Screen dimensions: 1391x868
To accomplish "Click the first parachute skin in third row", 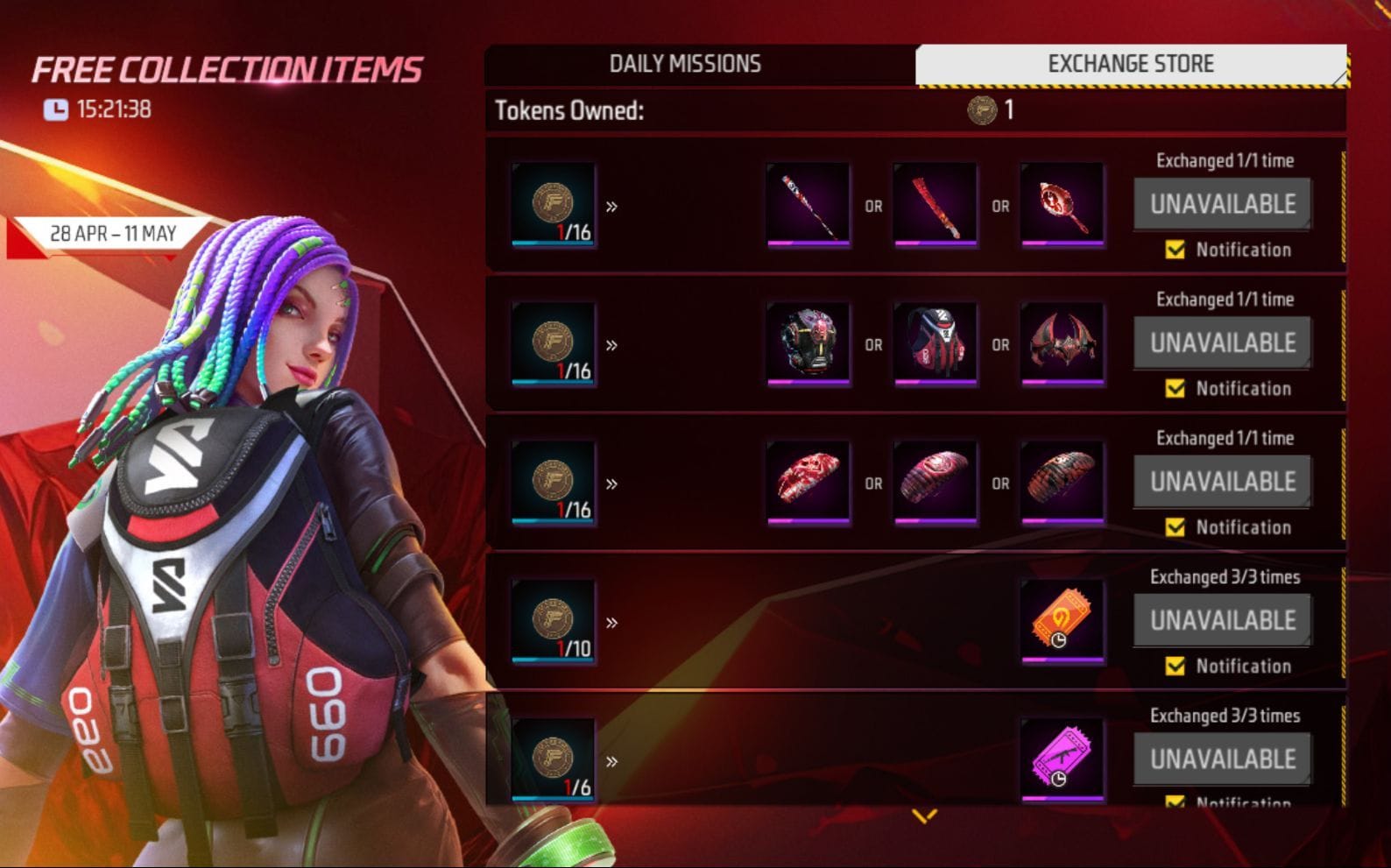I will (x=808, y=480).
